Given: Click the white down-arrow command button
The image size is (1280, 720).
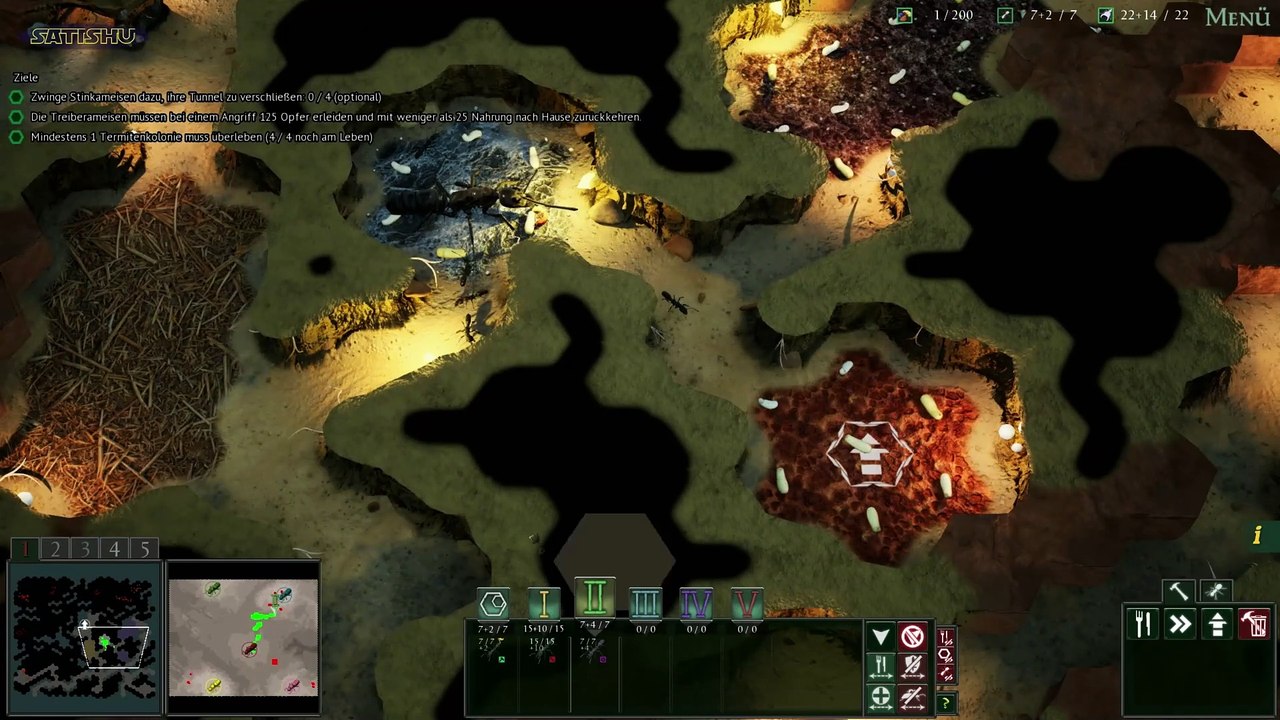Looking at the screenshot, I should pyautogui.click(x=880, y=637).
